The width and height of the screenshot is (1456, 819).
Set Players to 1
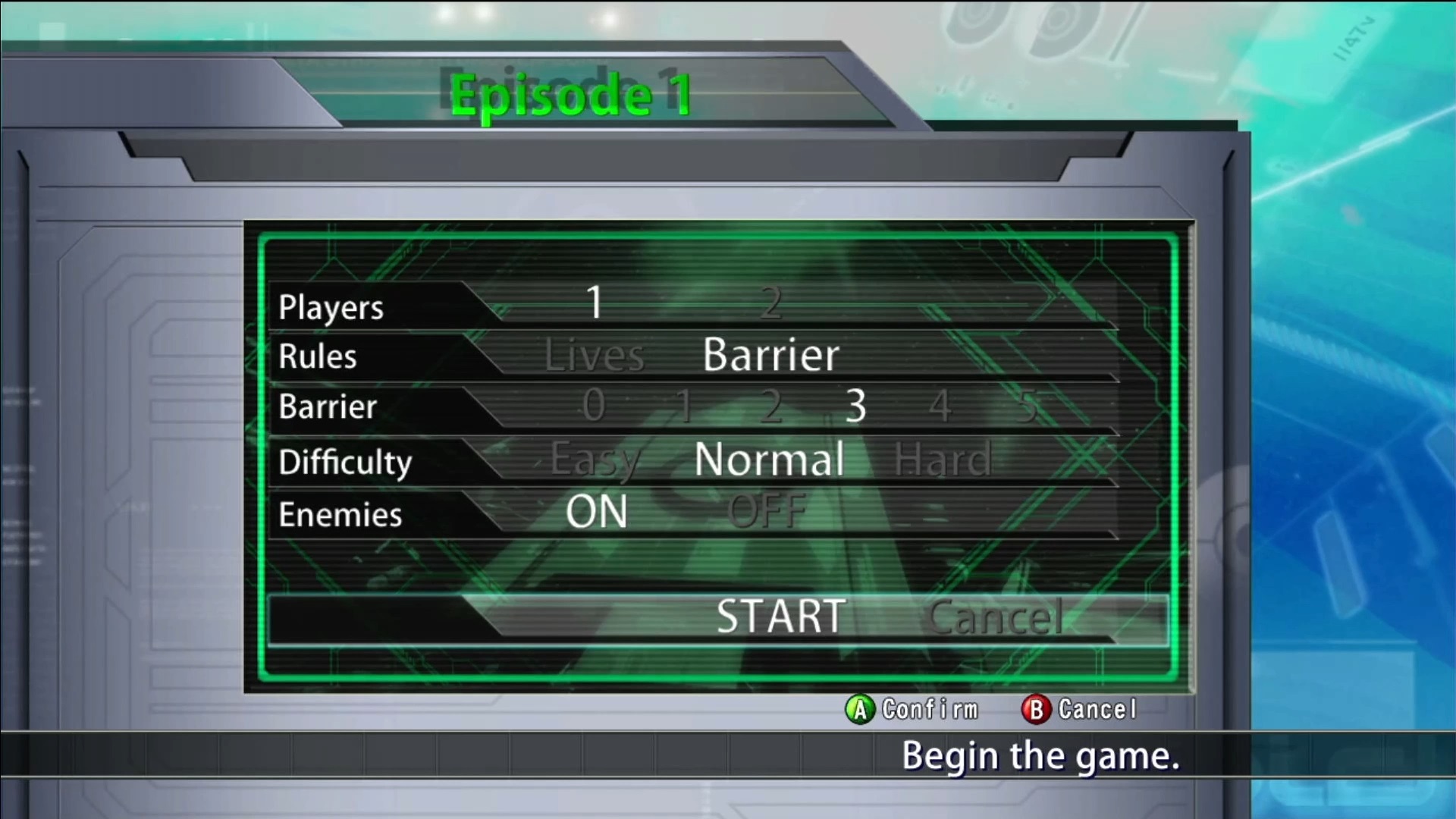pos(595,303)
